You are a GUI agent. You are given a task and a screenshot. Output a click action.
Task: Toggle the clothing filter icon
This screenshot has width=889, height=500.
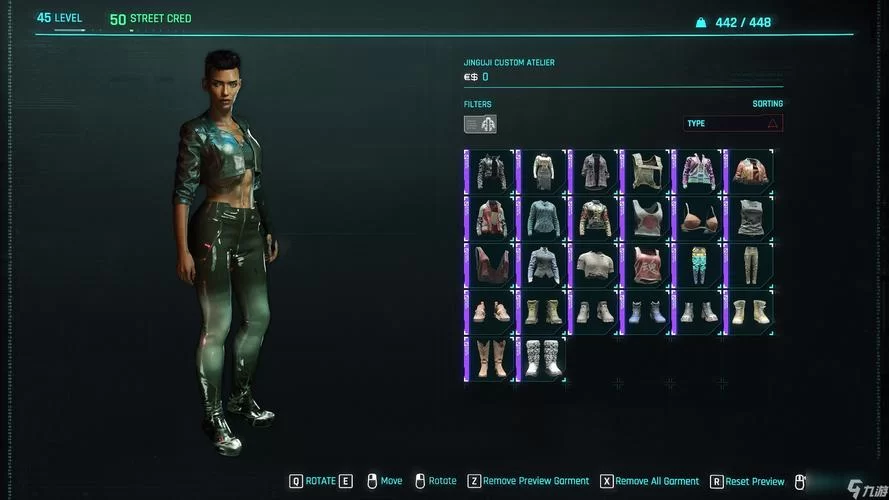[480, 124]
